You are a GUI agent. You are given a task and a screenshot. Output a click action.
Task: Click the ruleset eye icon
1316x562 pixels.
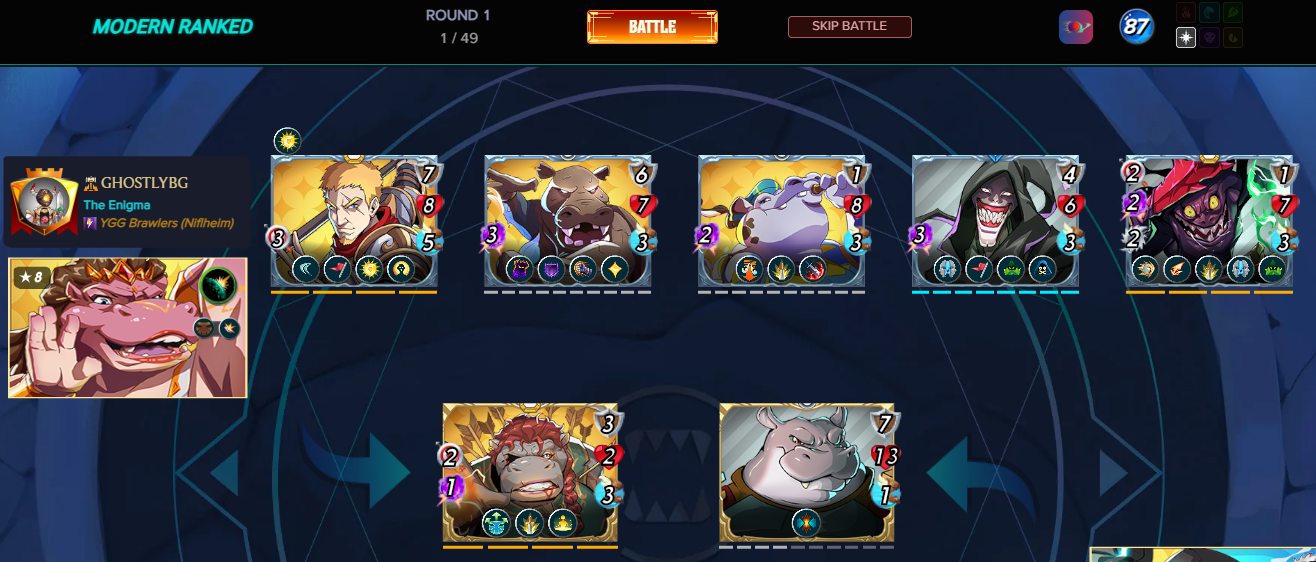(1076, 27)
